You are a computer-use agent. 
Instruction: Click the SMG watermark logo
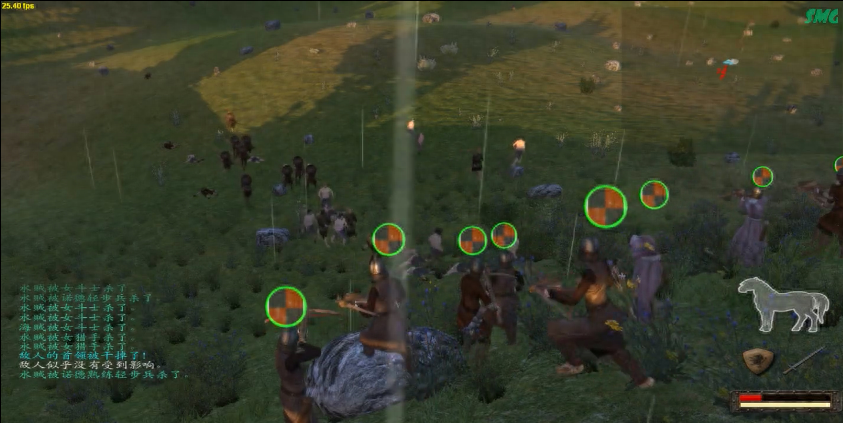click(821, 17)
